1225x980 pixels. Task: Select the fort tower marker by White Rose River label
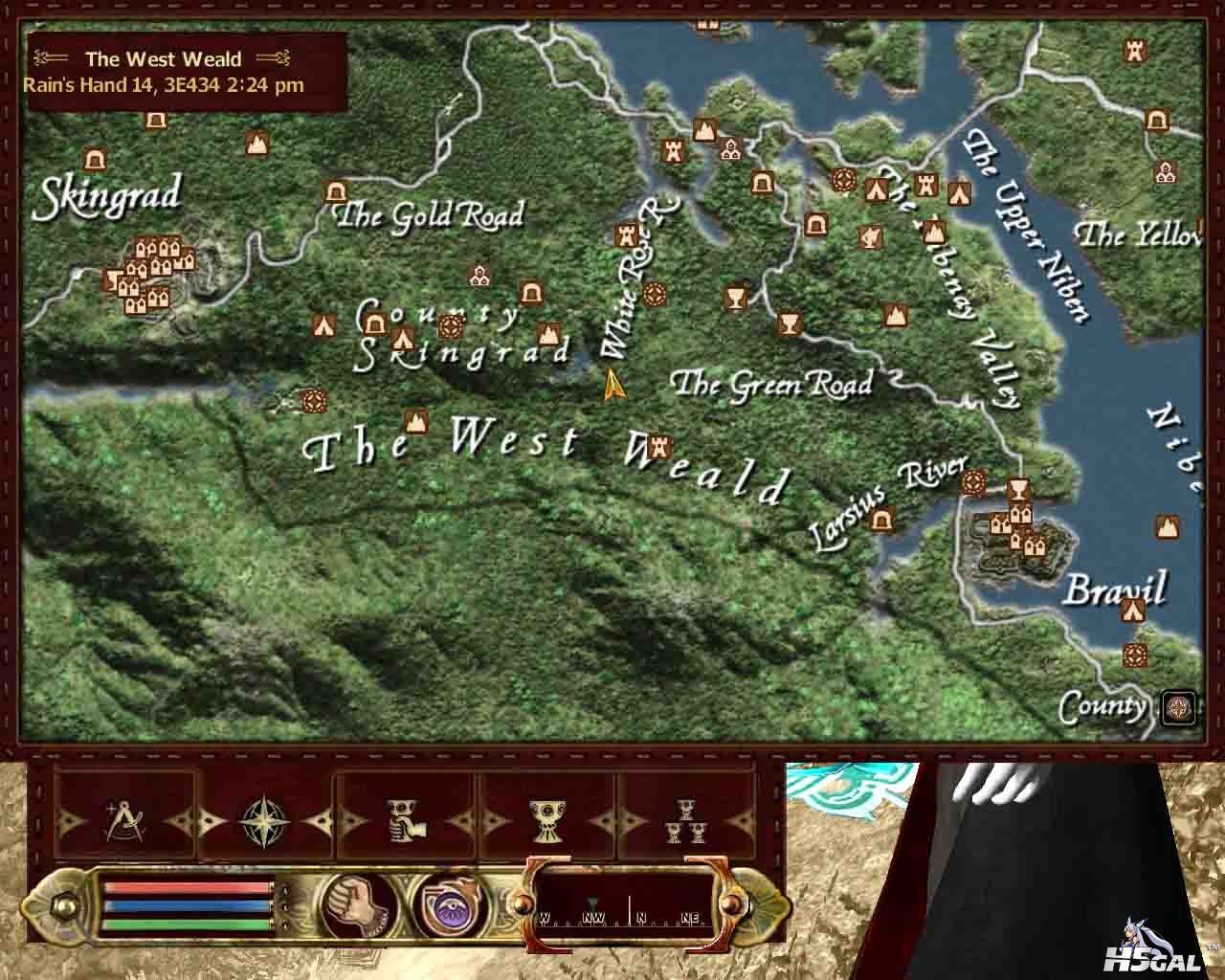pos(627,233)
